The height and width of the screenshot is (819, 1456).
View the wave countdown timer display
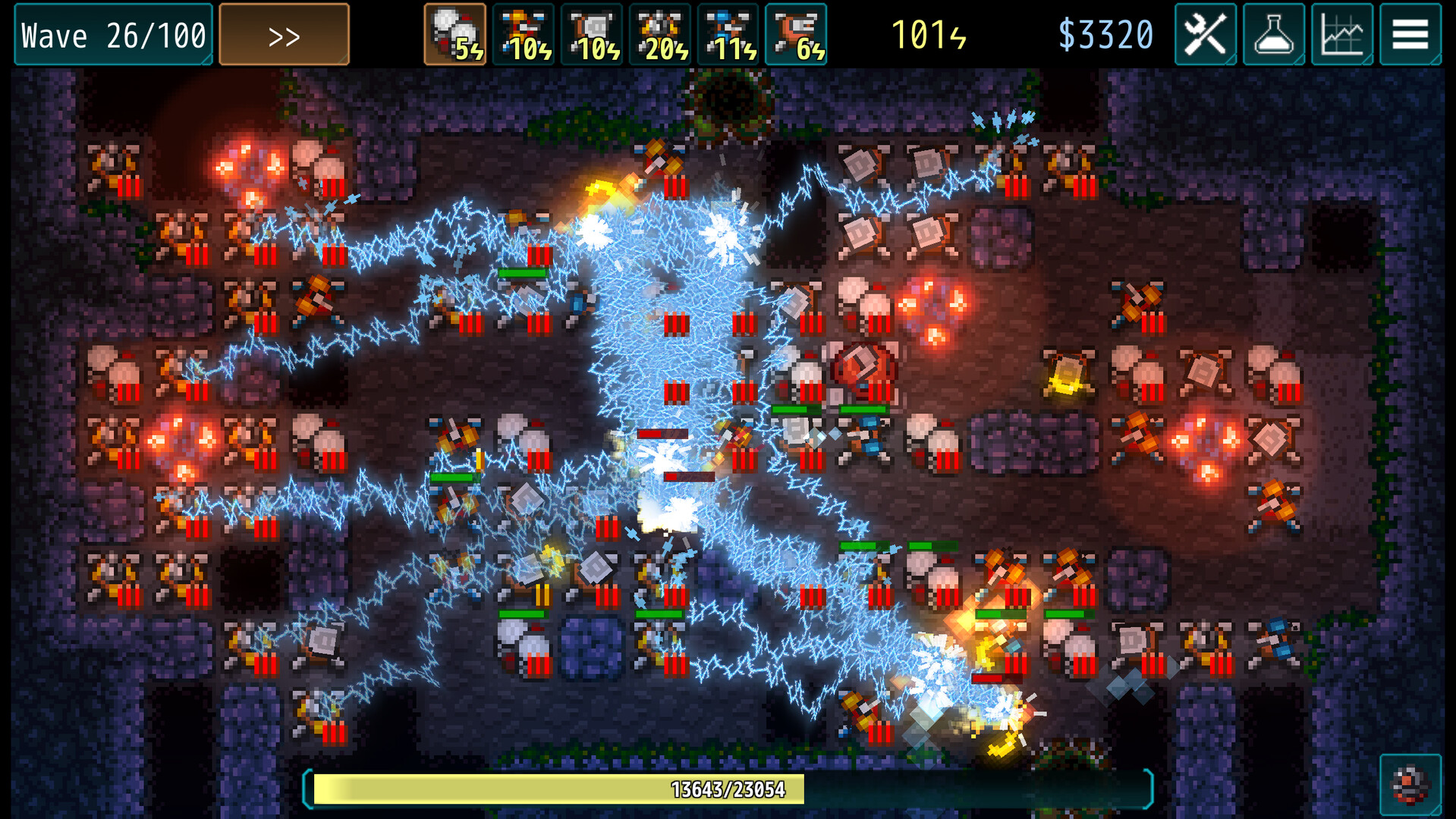pos(926,33)
